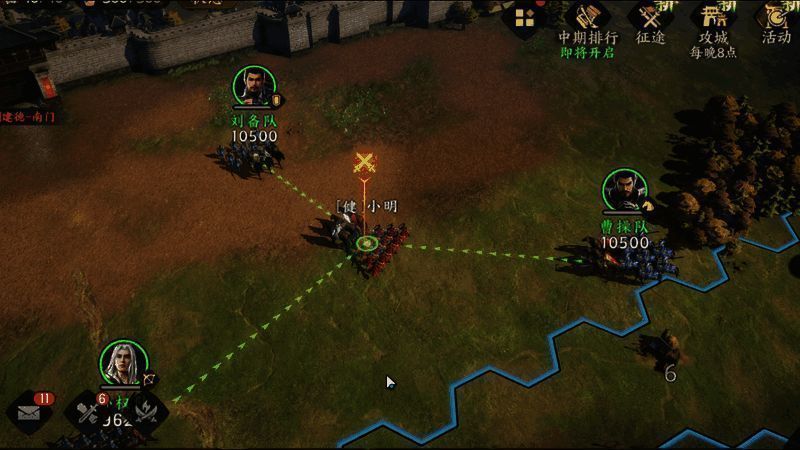Click the crossed swords attack marker
The height and width of the screenshot is (450, 800).
click(367, 164)
